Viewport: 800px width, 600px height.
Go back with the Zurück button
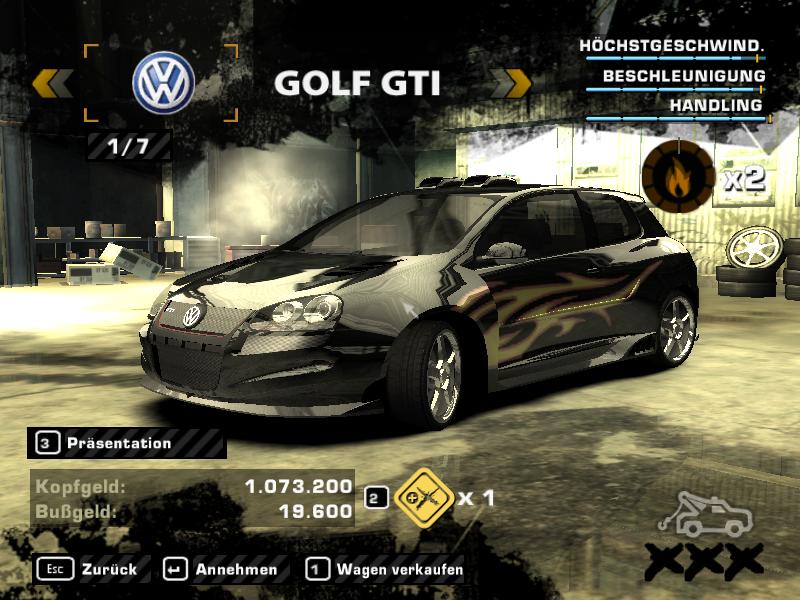pyautogui.click(x=91, y=569)
